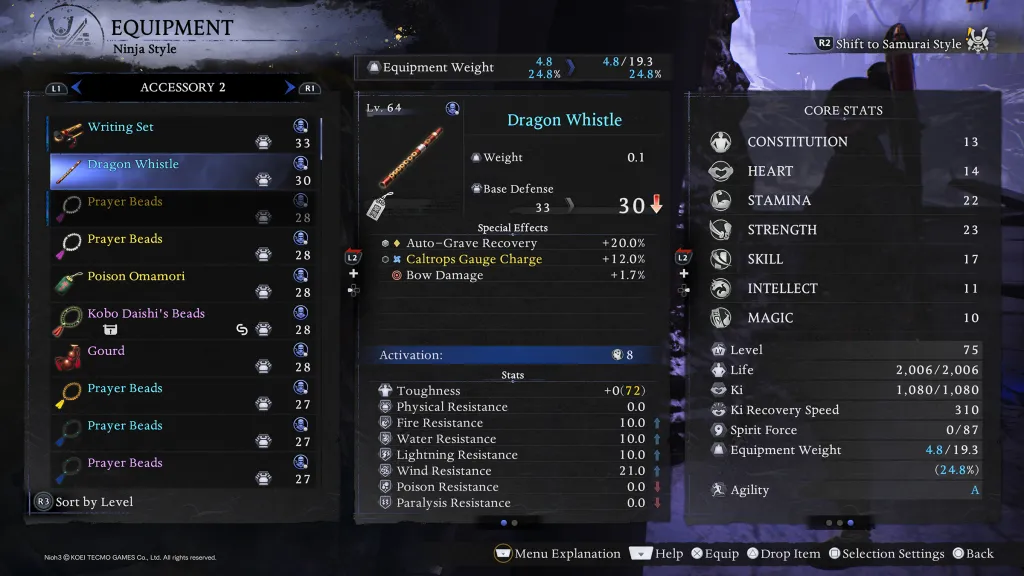The width and height of the screenshot is (1024, 576).
Task: Click the left arrow beside Accessory 2
Action: click(76, 88)
